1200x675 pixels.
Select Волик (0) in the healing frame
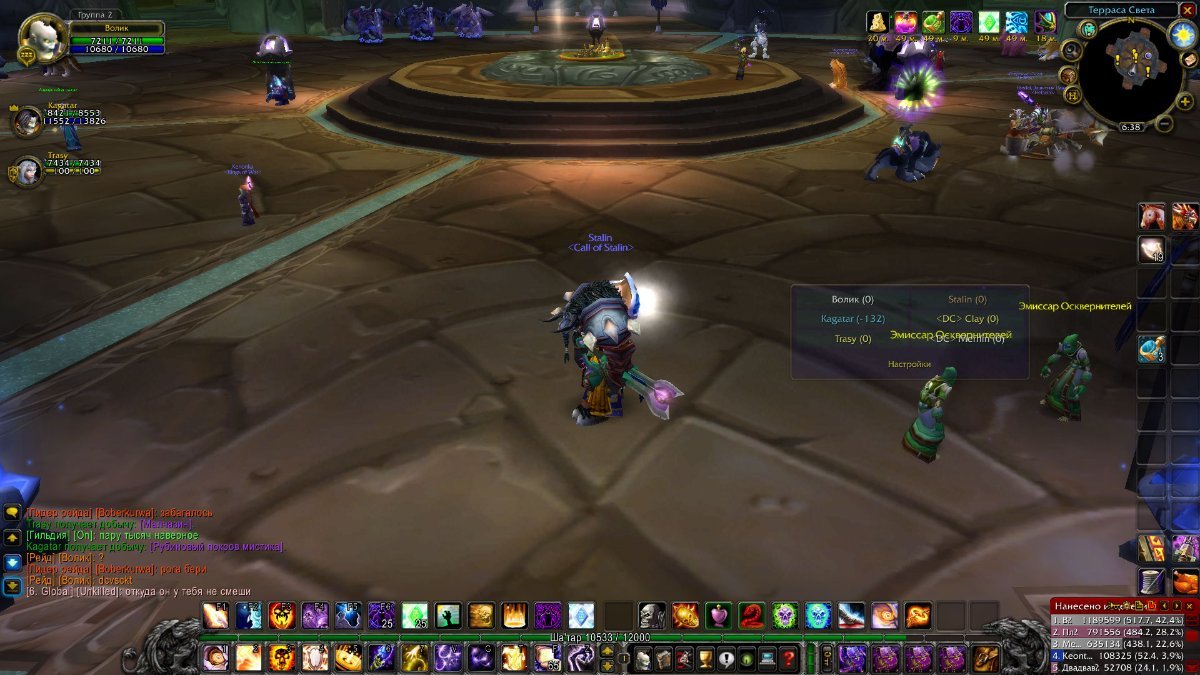tap(852, 299)
